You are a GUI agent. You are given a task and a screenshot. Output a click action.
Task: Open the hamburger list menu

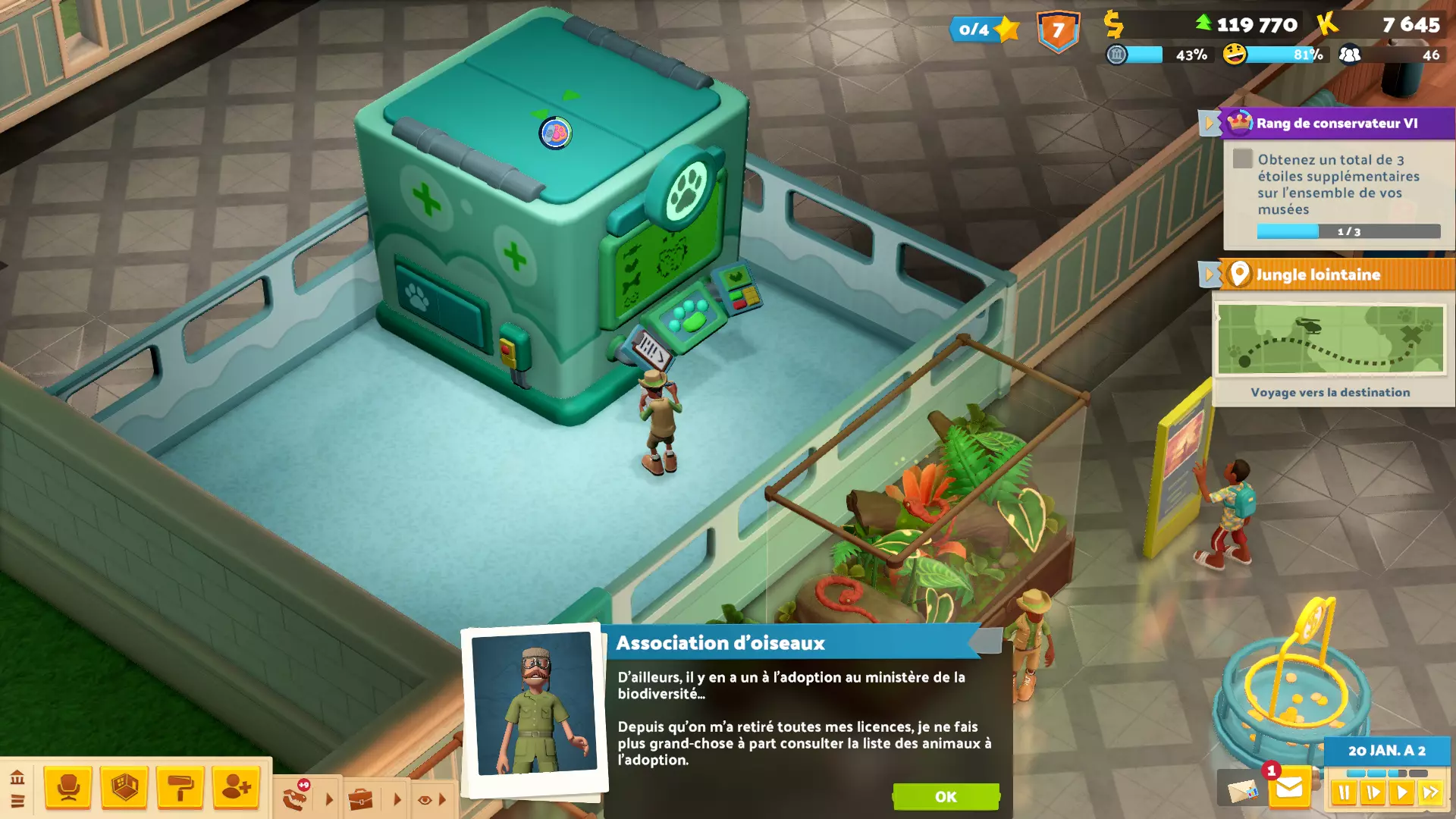[17, 802]
